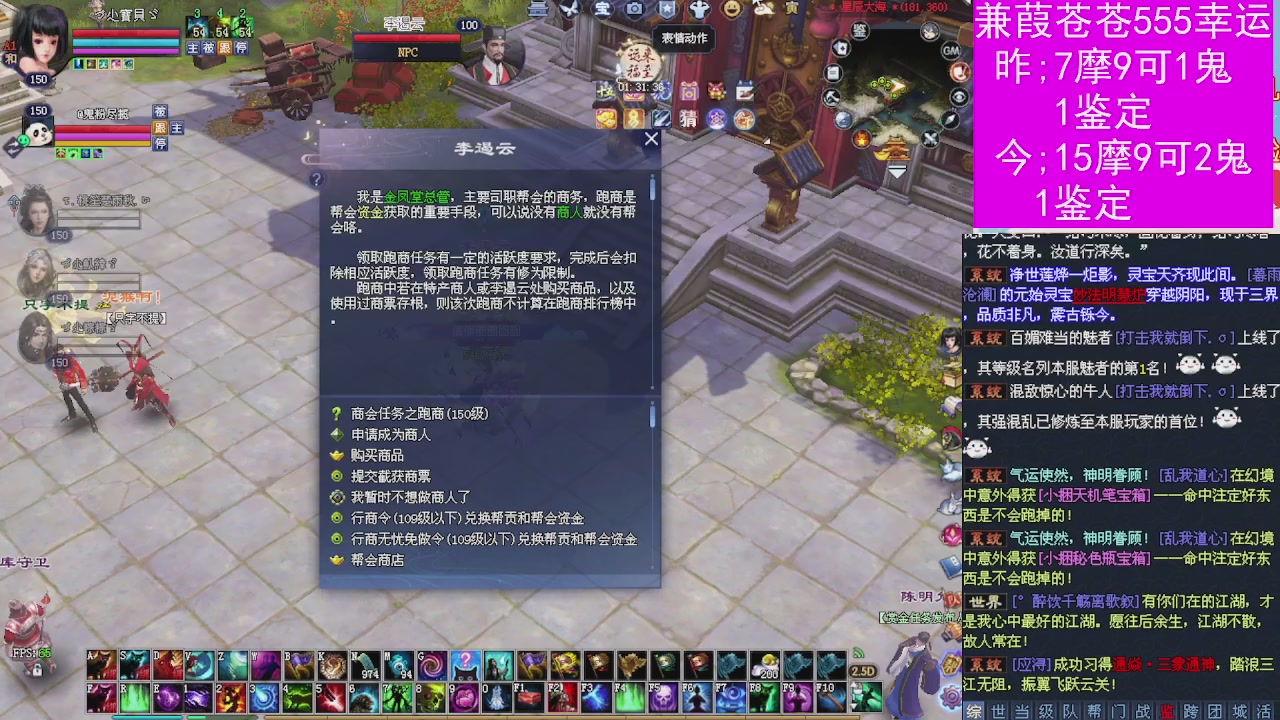Toggle the 停 follow-stop button on teammate frame

click(243, 48)
